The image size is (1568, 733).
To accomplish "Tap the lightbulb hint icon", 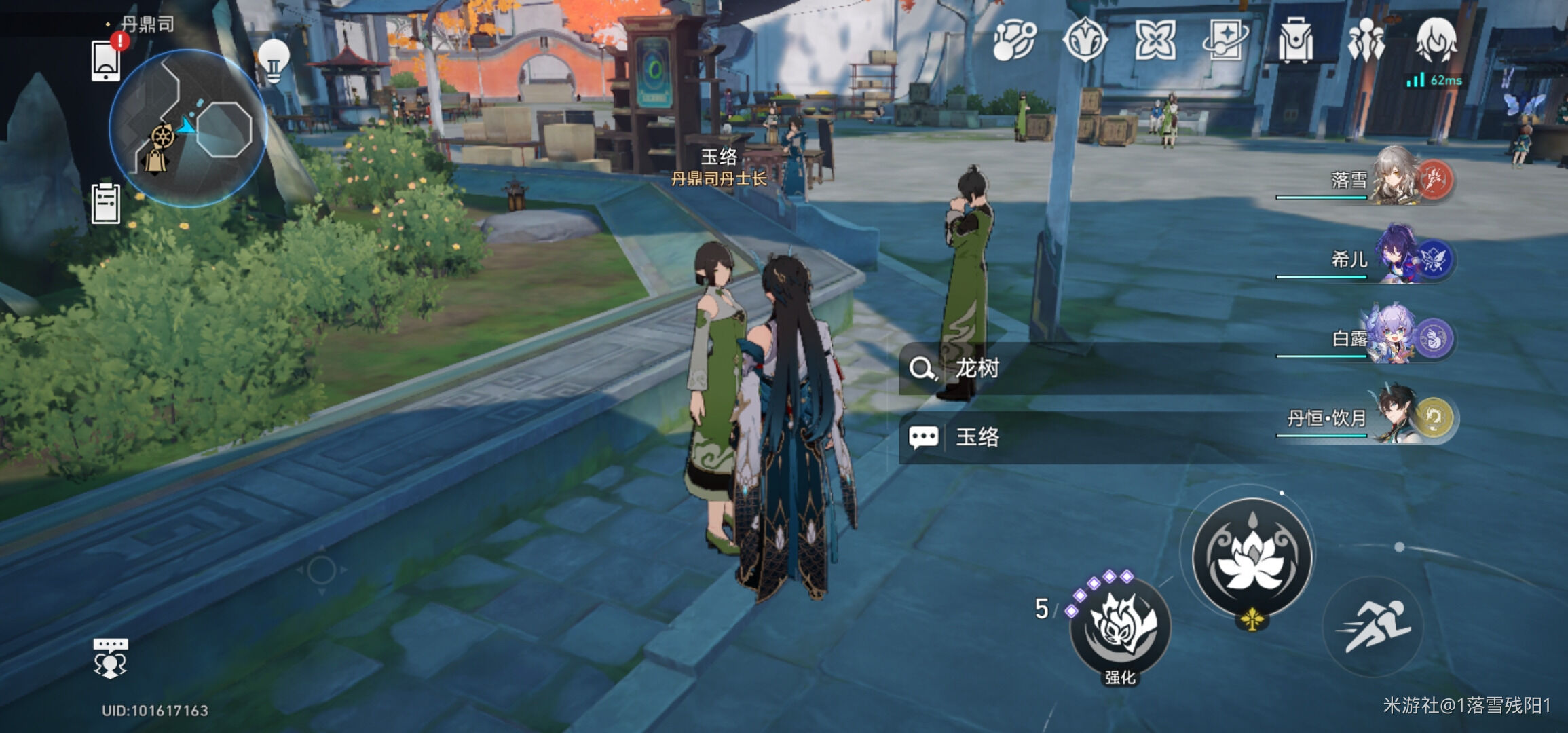I will point(274,61).
